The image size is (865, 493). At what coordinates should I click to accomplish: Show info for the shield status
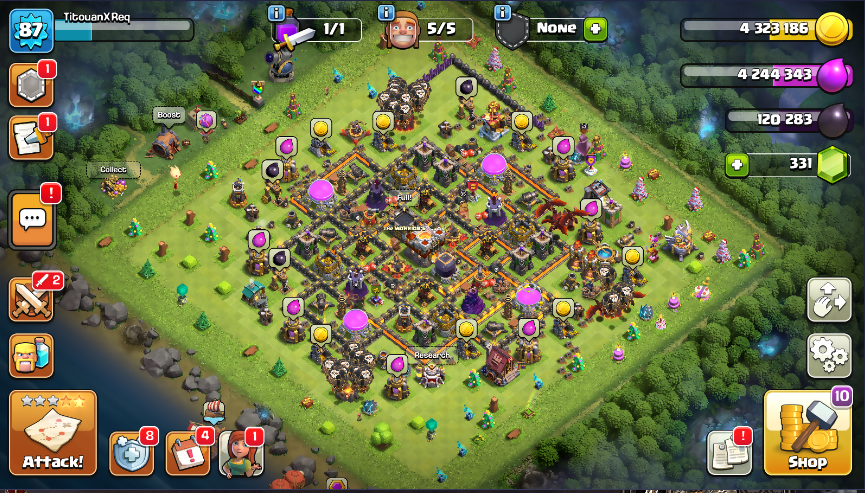503,12
